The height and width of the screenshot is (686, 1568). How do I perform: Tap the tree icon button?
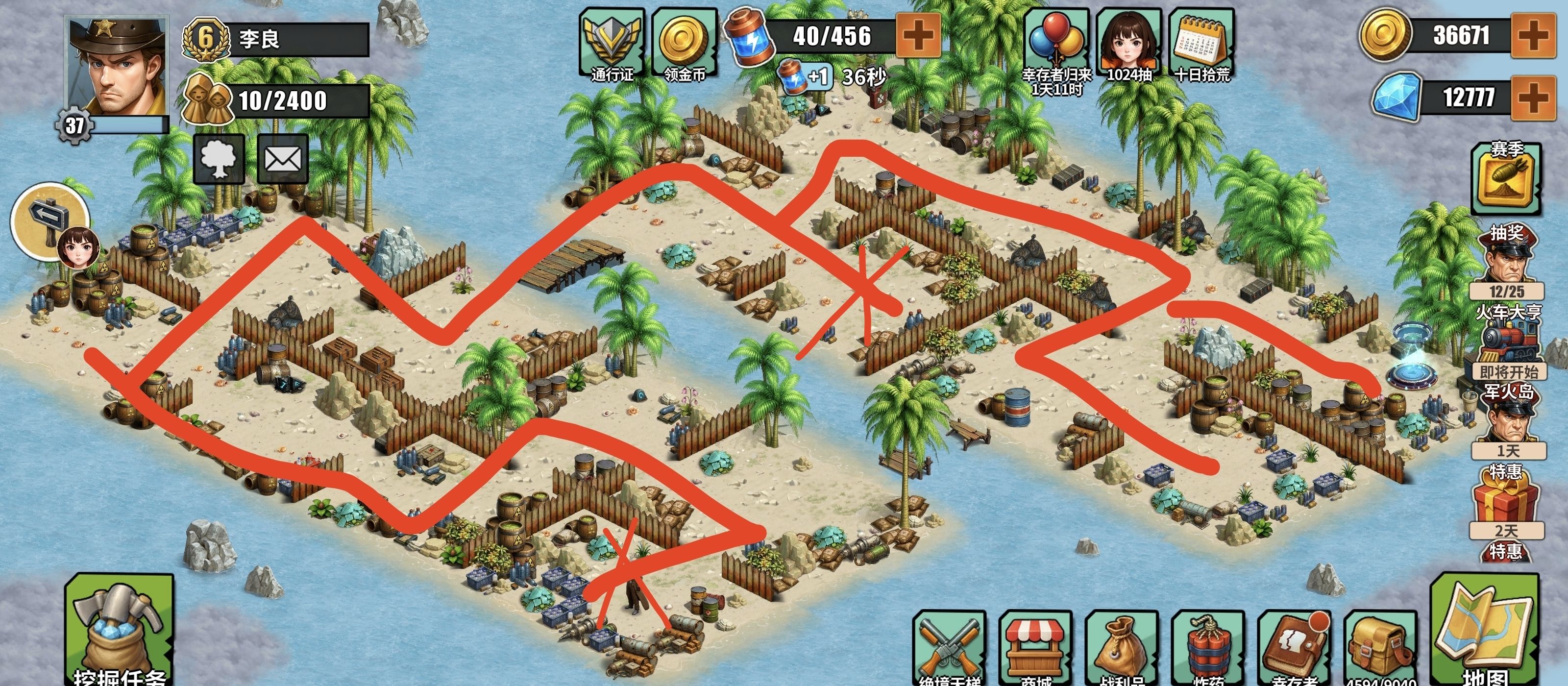(219, 159)
